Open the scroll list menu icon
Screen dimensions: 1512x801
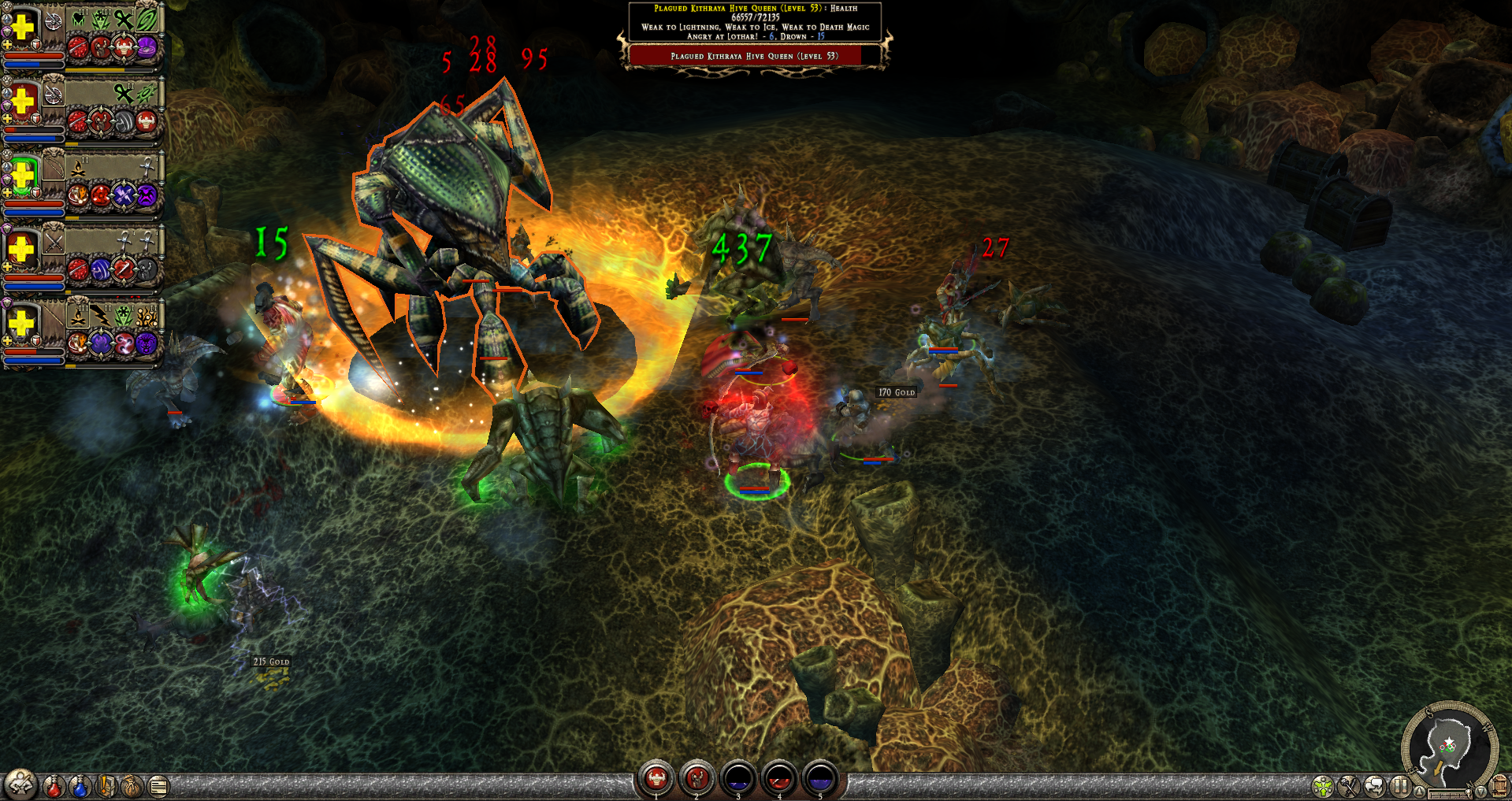(158, 786)
